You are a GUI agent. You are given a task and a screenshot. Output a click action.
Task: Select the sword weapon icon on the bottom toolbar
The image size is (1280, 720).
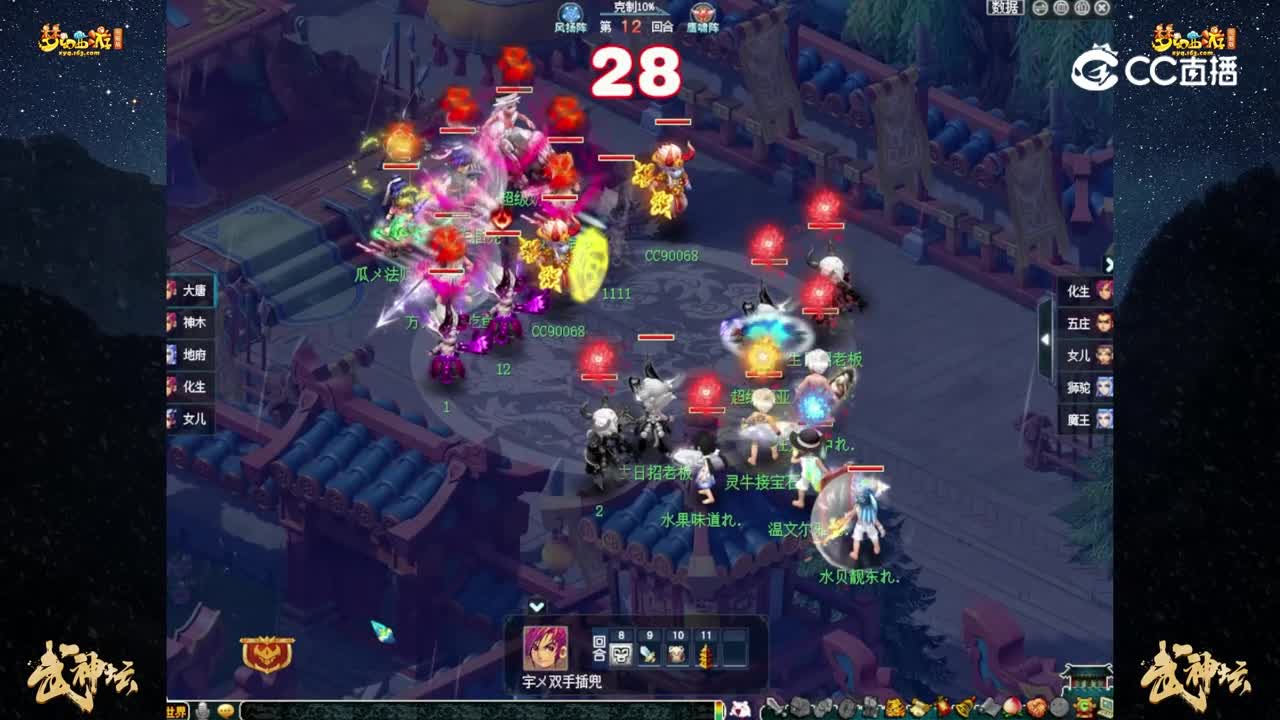coord(775,709)
